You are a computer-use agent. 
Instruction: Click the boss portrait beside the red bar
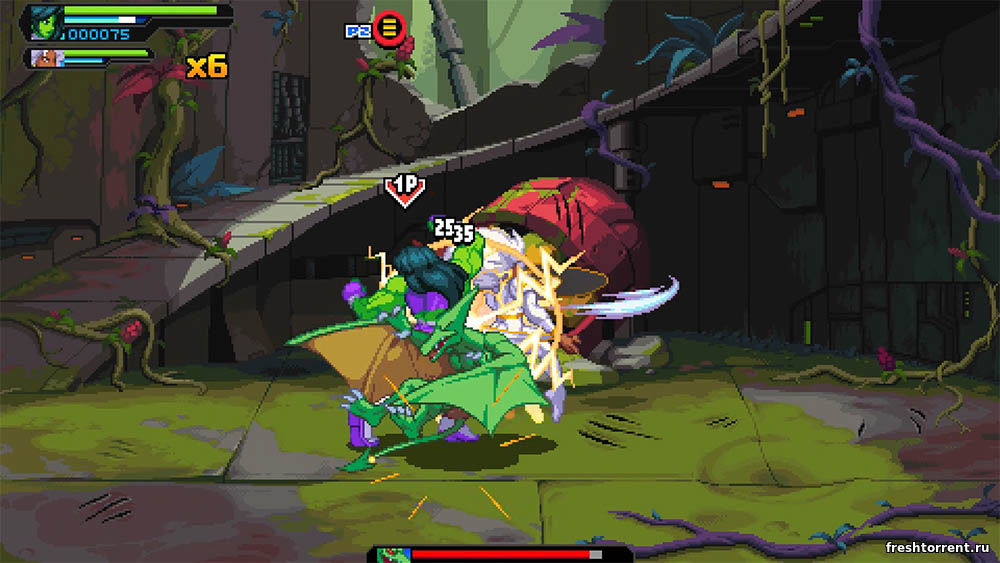click(394, 554)
